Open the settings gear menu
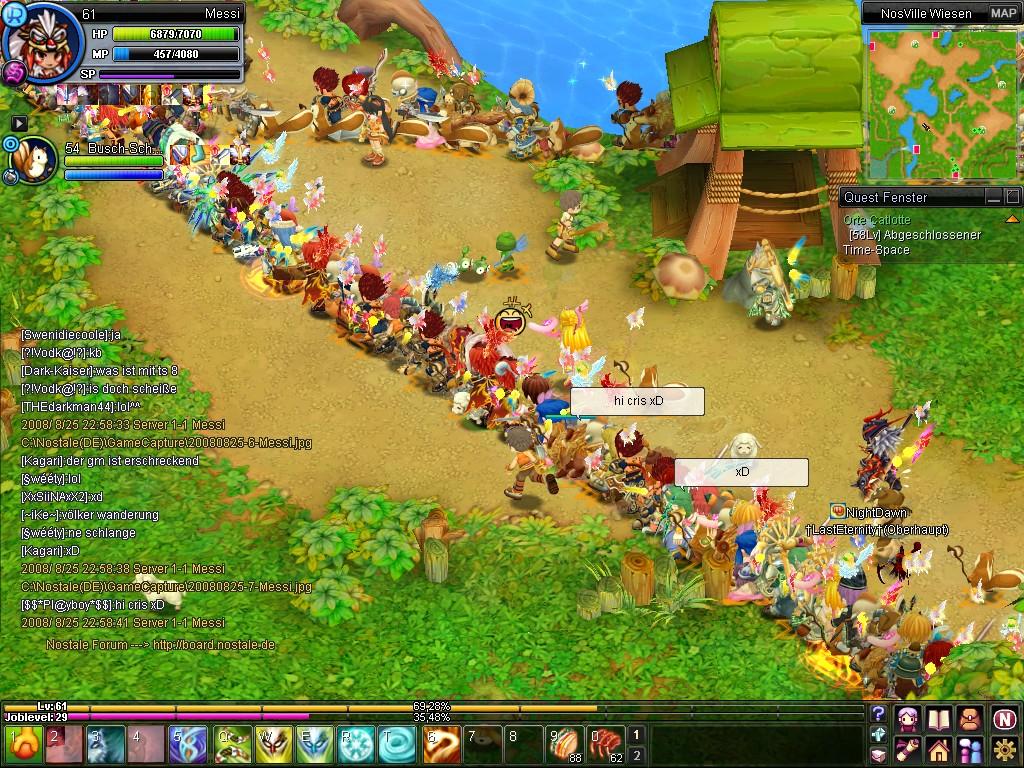The width and height of the screenshot is (1024, 768). point(1006,749)
